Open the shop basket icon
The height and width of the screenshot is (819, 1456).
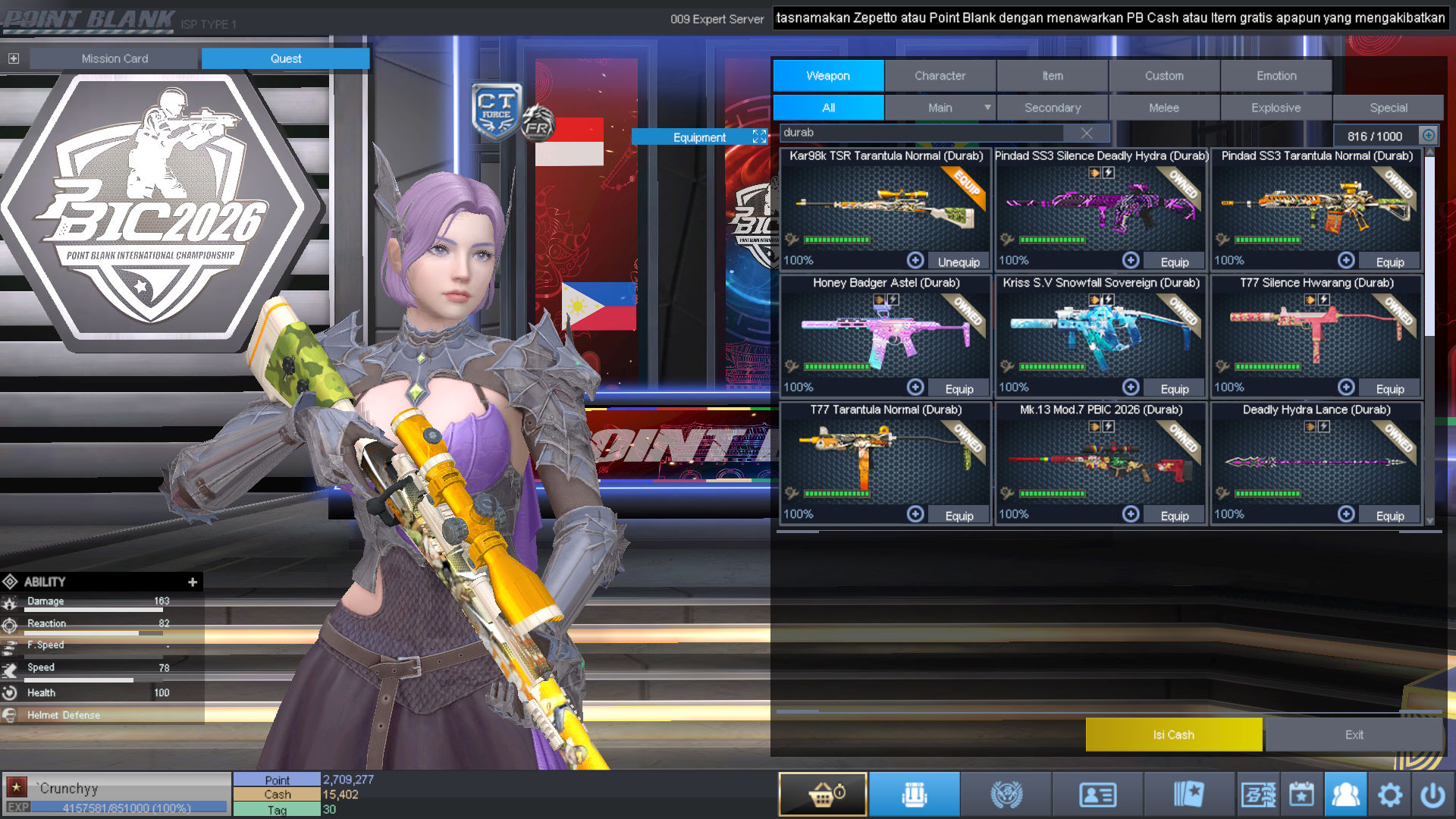click(823, 795)
